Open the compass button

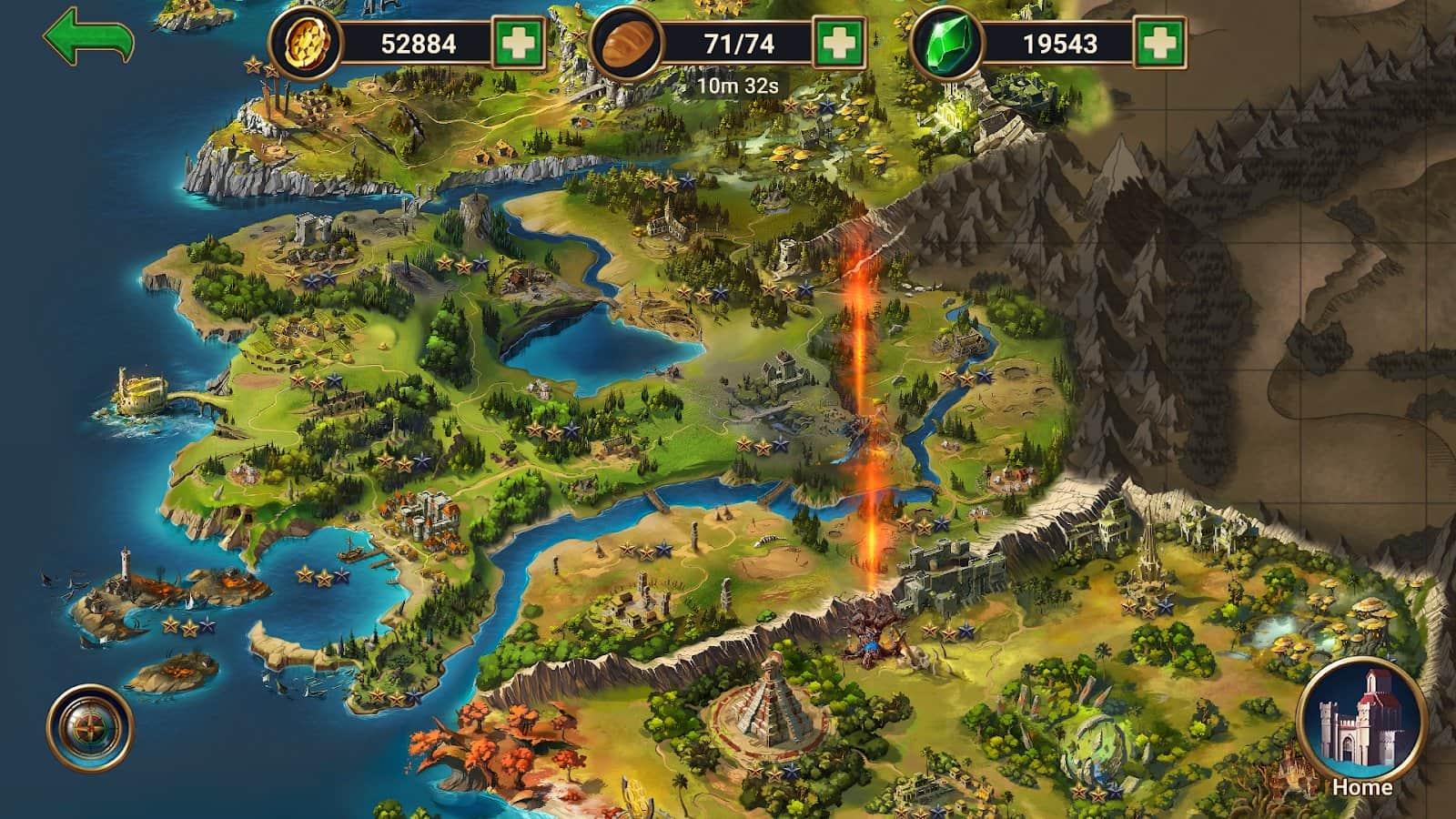pyautogui.click(x=90, y=728)
